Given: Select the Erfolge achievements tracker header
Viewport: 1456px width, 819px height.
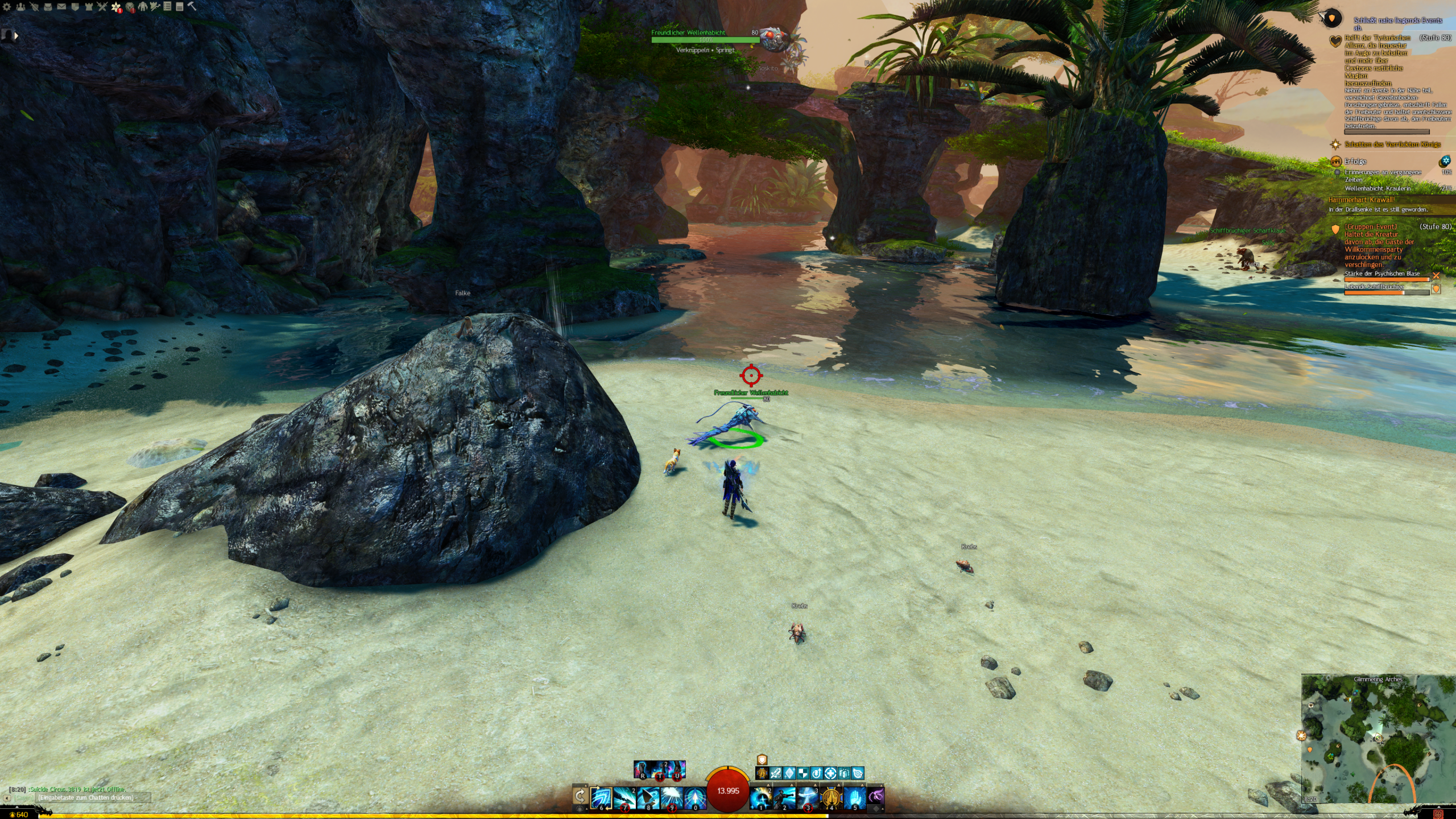Looking at the screenshot, I should coord(1355,162).
